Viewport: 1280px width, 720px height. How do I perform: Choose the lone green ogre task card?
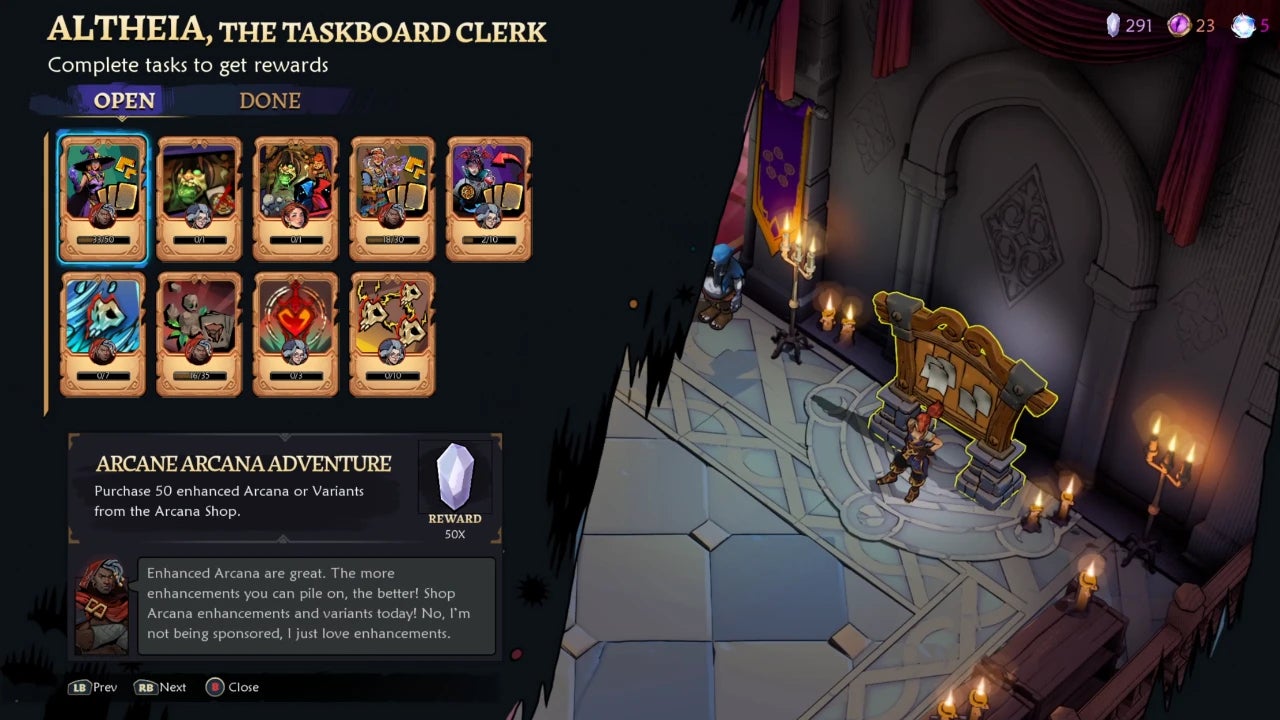coord(199,198)
